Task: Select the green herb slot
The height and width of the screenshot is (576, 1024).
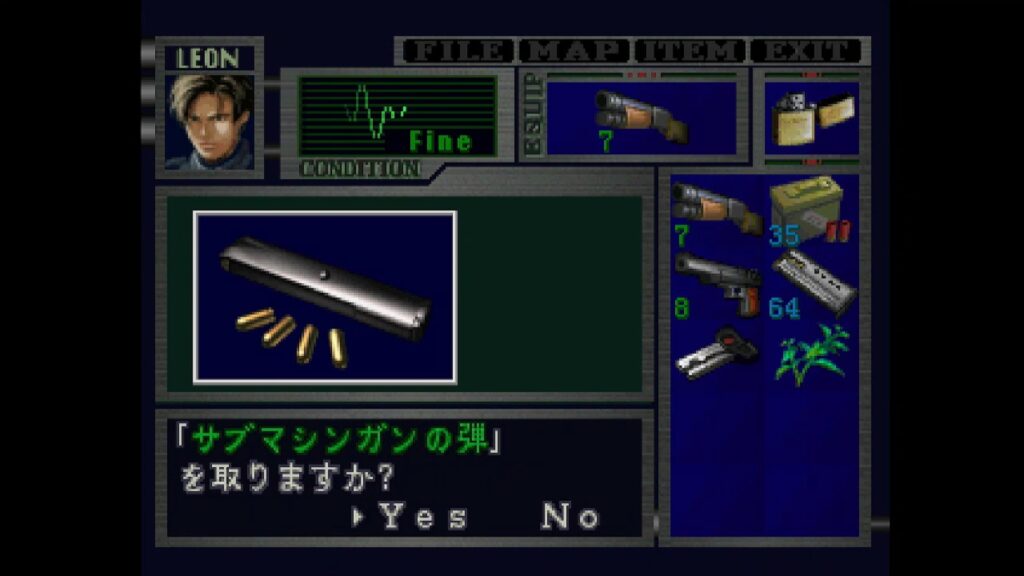Action: coord(812,354)
